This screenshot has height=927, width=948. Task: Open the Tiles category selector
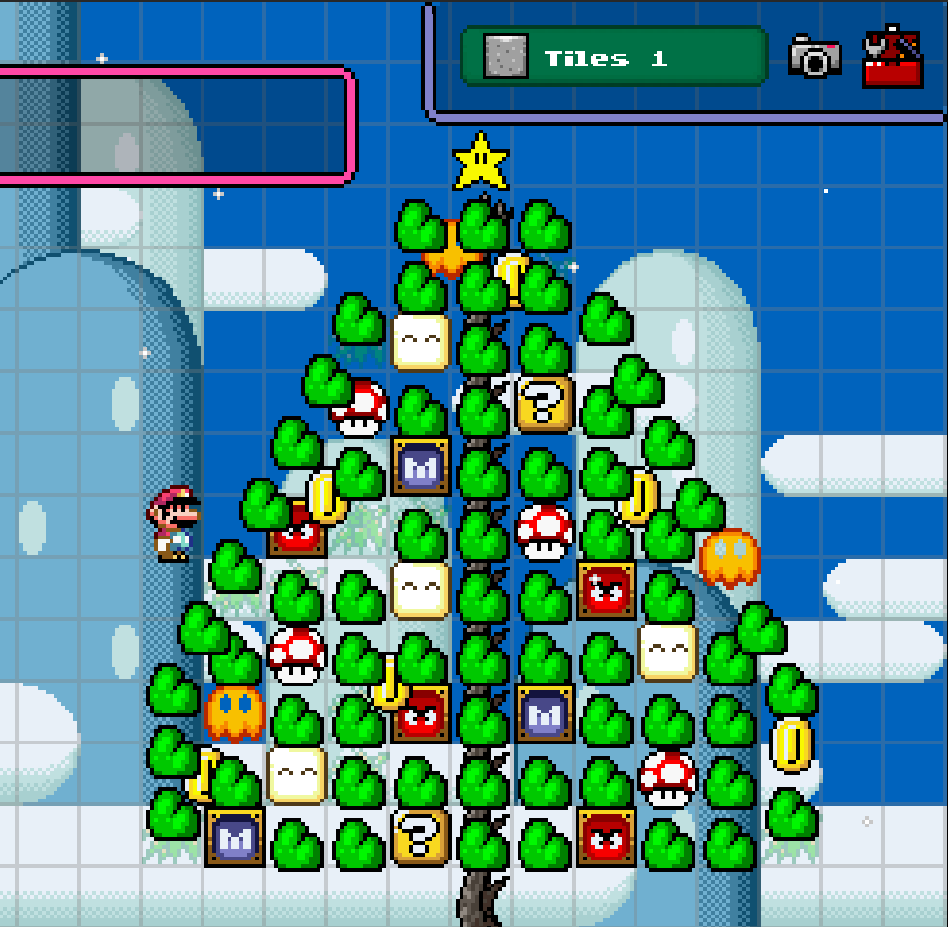(613, 58)
